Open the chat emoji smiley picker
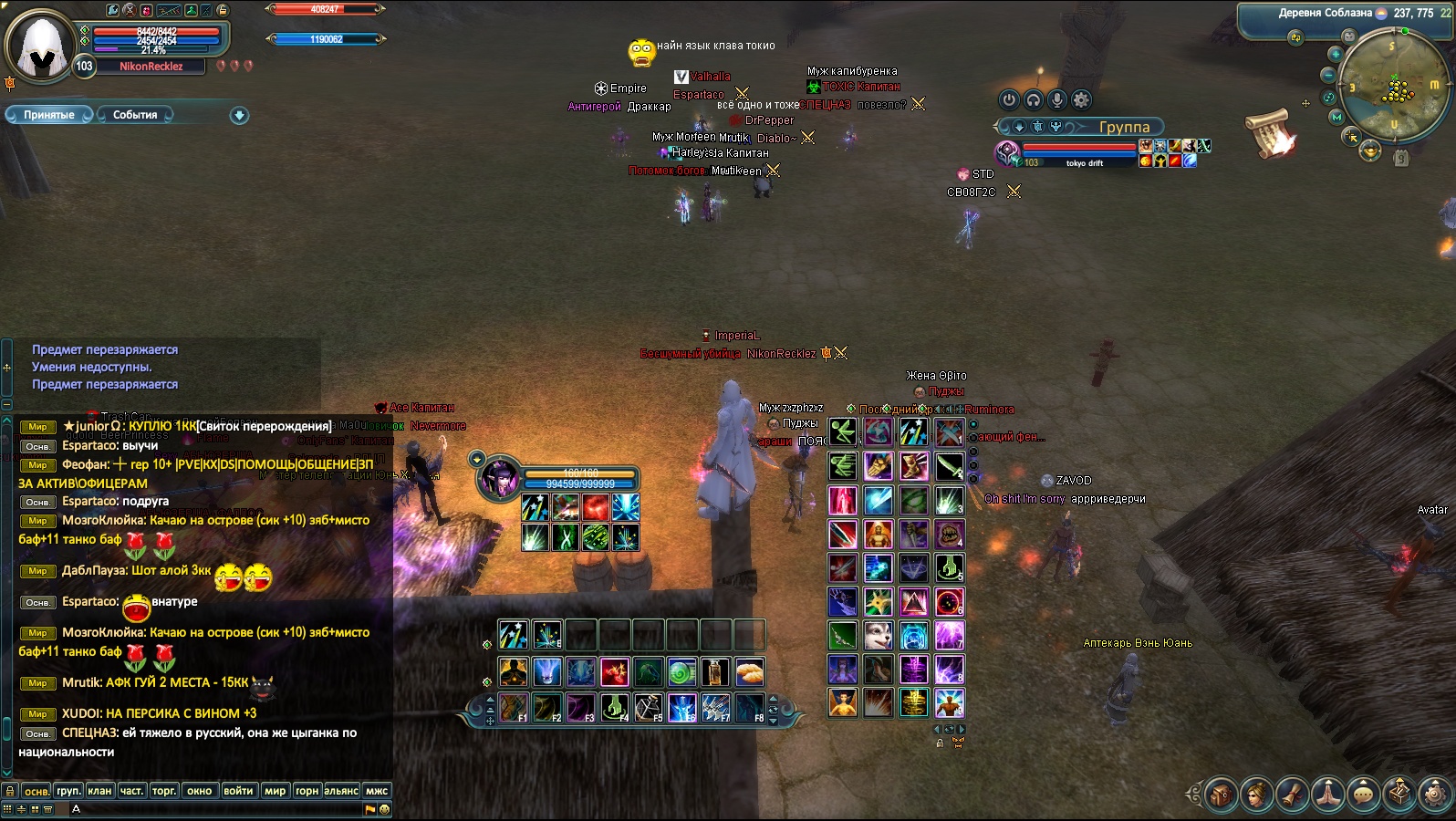The width and height of the screenshot is (1456, 821). tap(384, 809)
